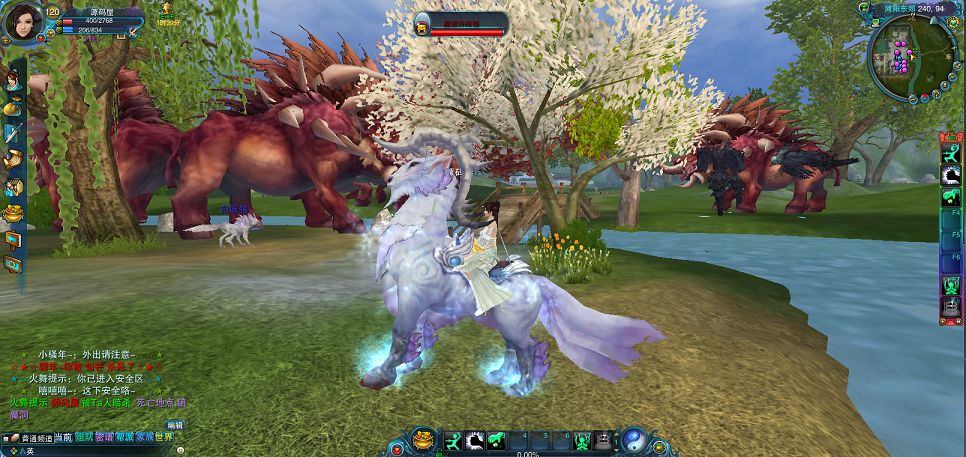966x457 pixels.
Task: Click the yin-yang orb button
Action: pyautogui.click(x=634, y=440)
